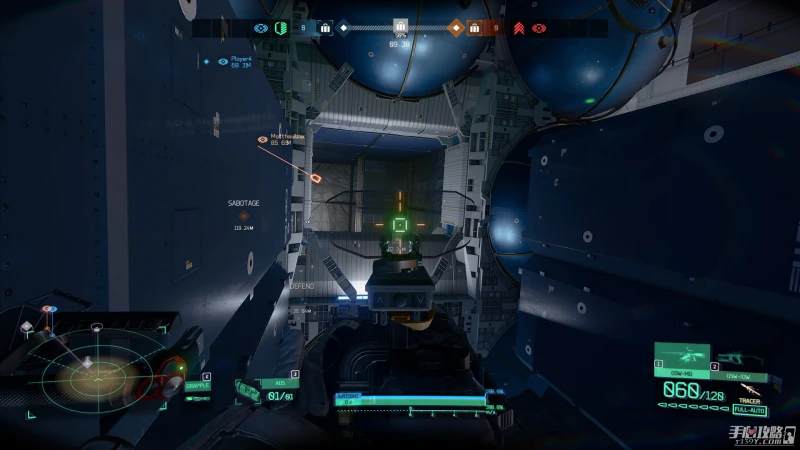The image size is (800, 450).
Task: Select the orange team briefcase objective icon
Action: pos(475,29)
